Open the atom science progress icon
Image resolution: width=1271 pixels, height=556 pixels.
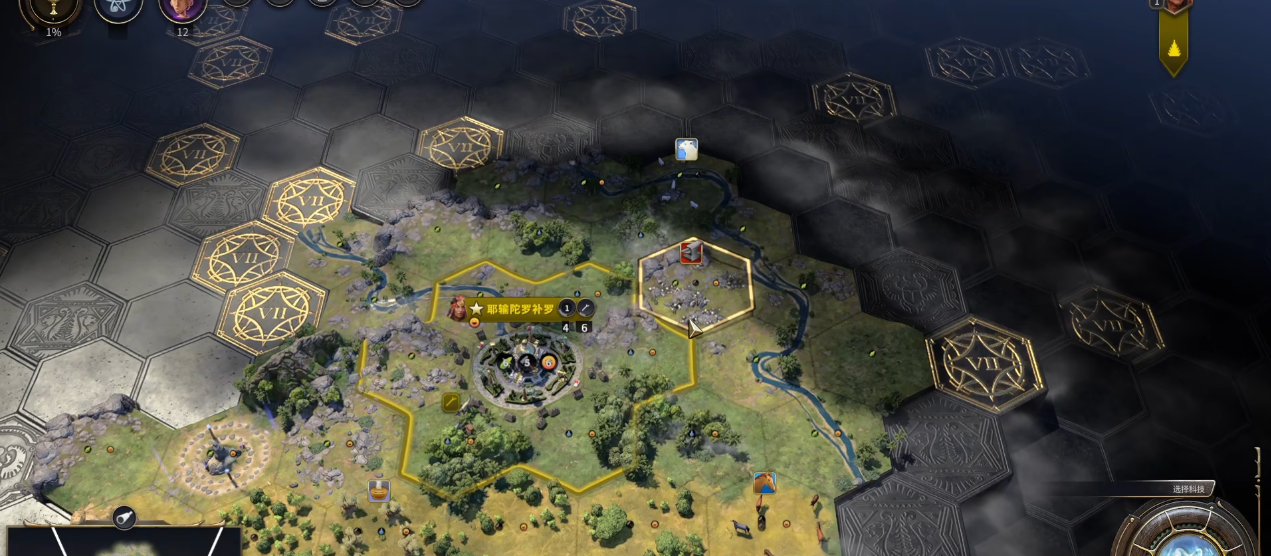pos(118,8)
